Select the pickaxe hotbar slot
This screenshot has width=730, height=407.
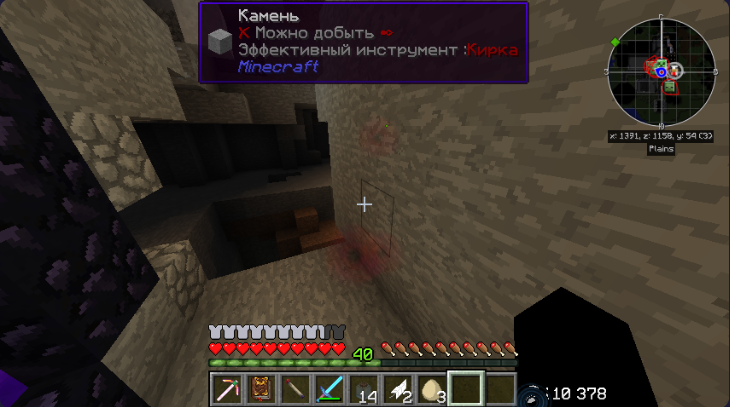[227, 388]
